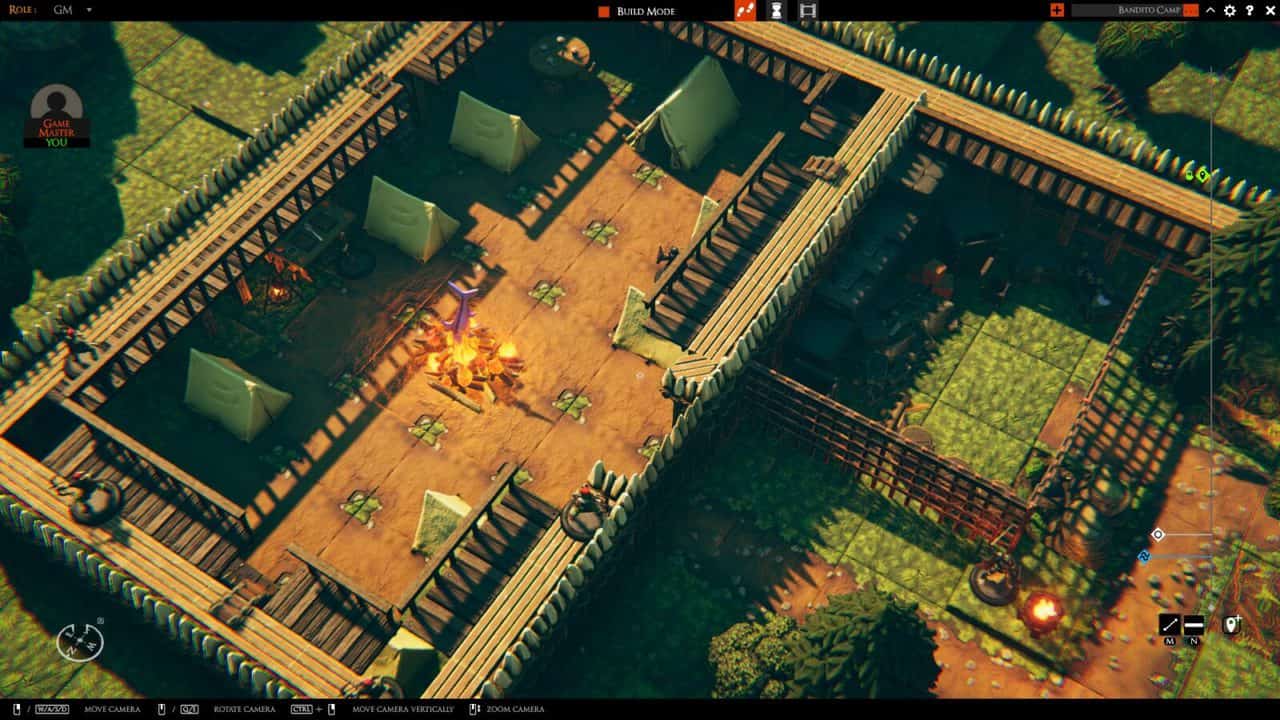Open the help question mark panel
The height and width of the screenshot is (720, 1280).
pos(1252,12)
